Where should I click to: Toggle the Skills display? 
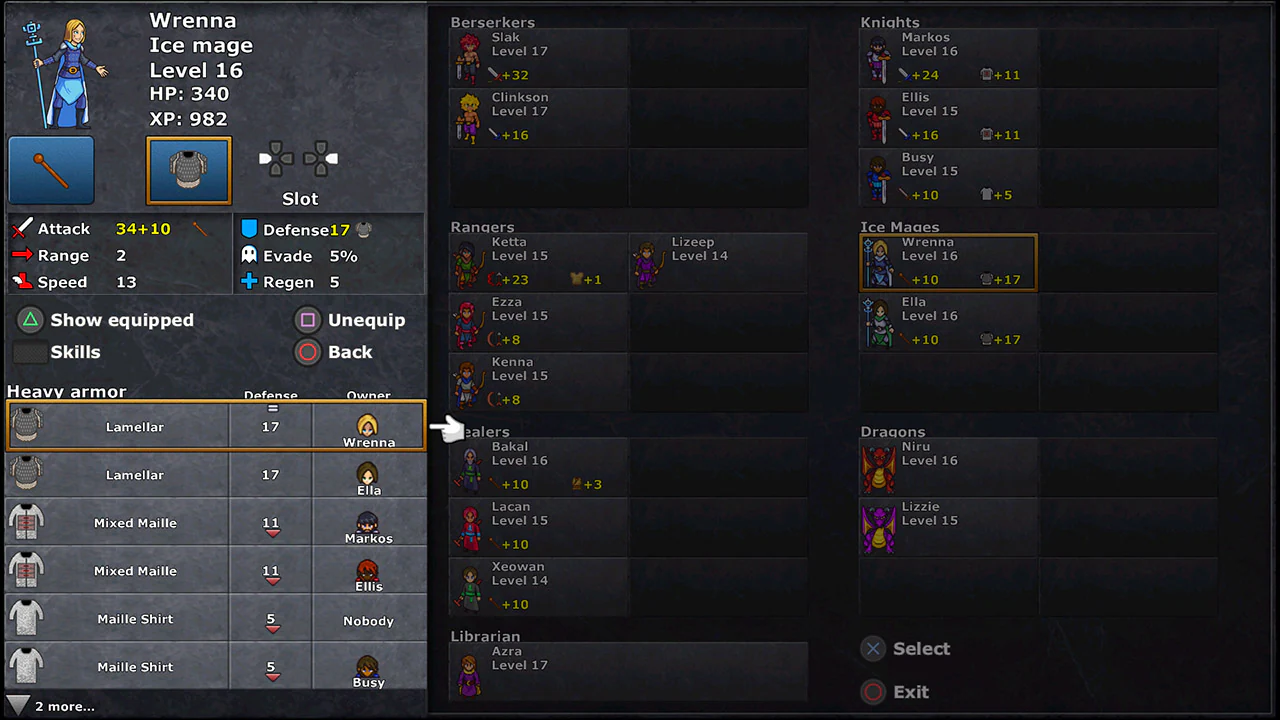75,352
